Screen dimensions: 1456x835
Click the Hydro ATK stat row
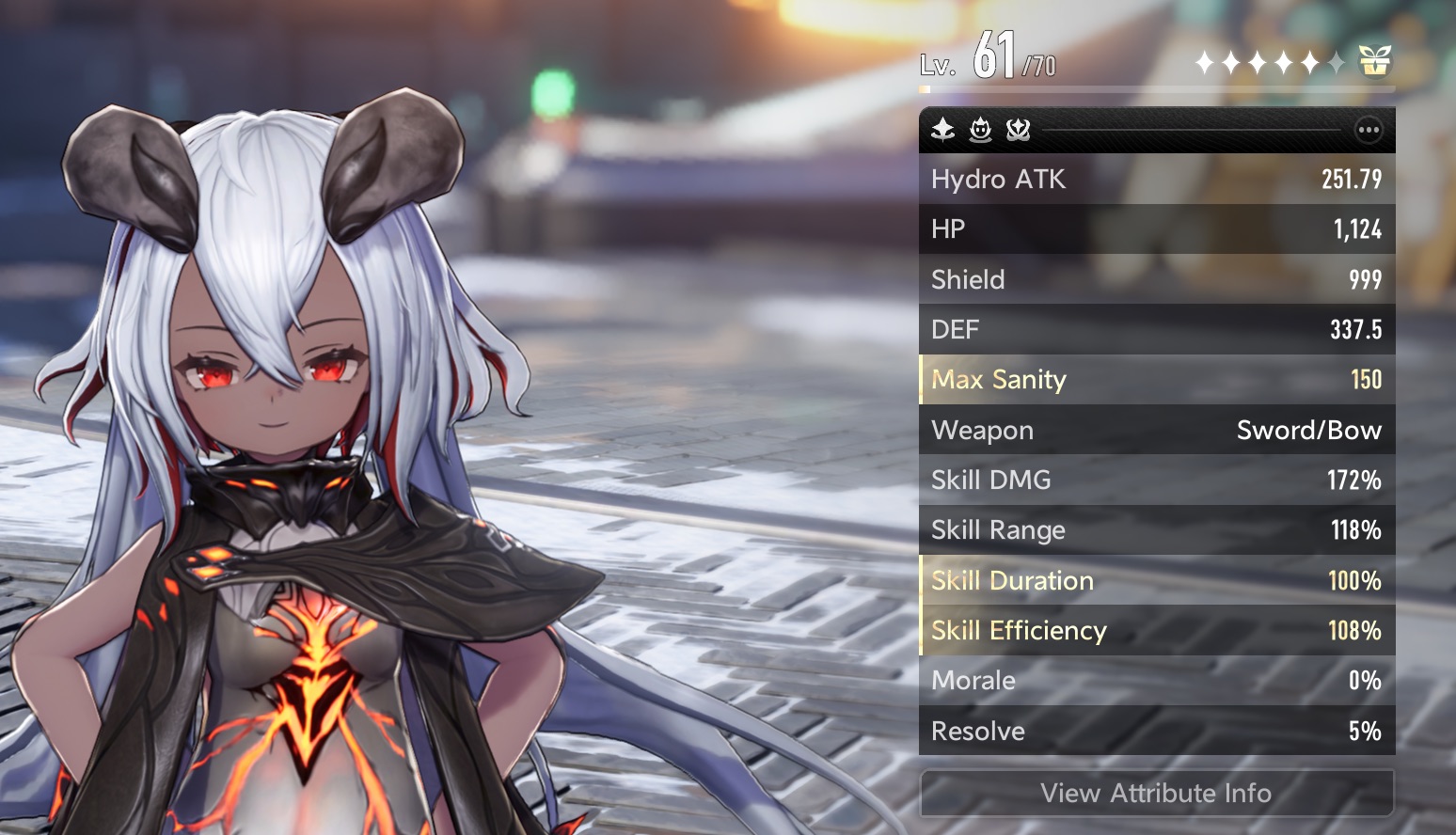click(x=1156, y=179)
